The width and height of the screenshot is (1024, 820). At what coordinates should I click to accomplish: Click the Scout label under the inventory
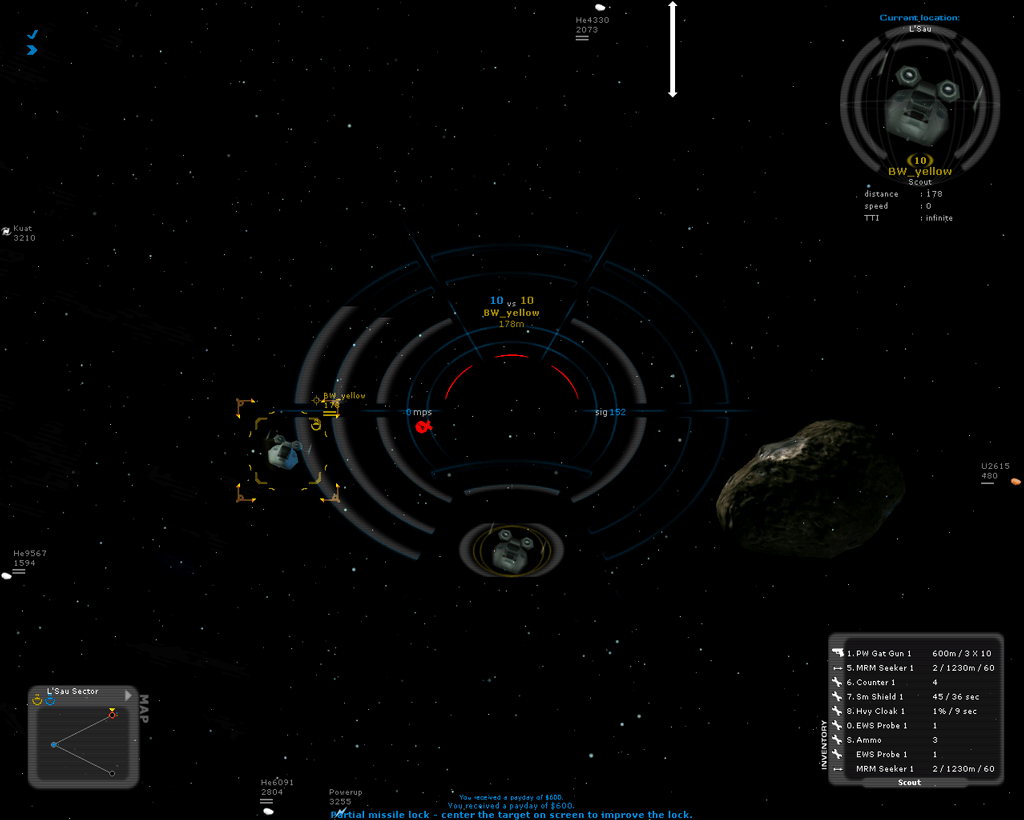909,783
